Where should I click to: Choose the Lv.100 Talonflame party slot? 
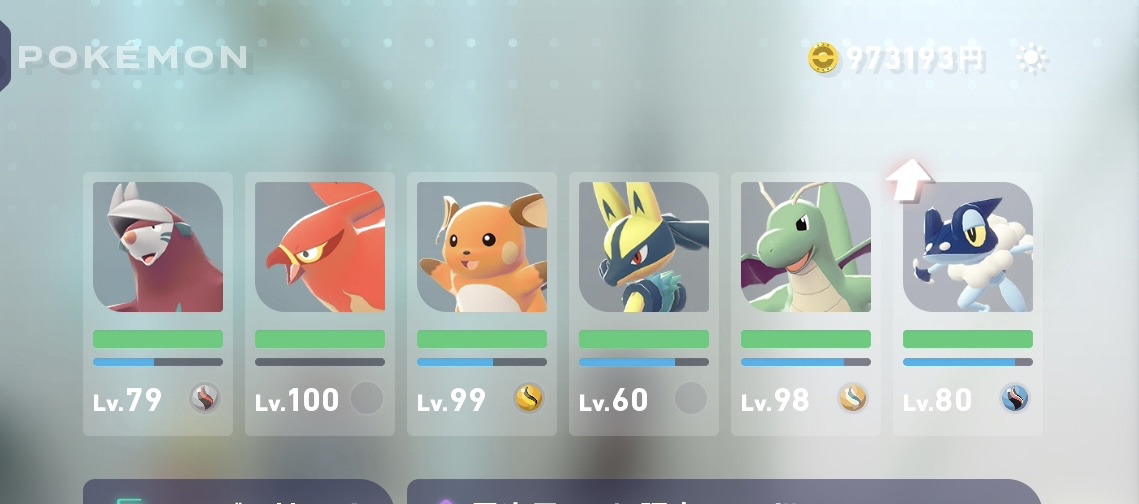coord(320,303)
